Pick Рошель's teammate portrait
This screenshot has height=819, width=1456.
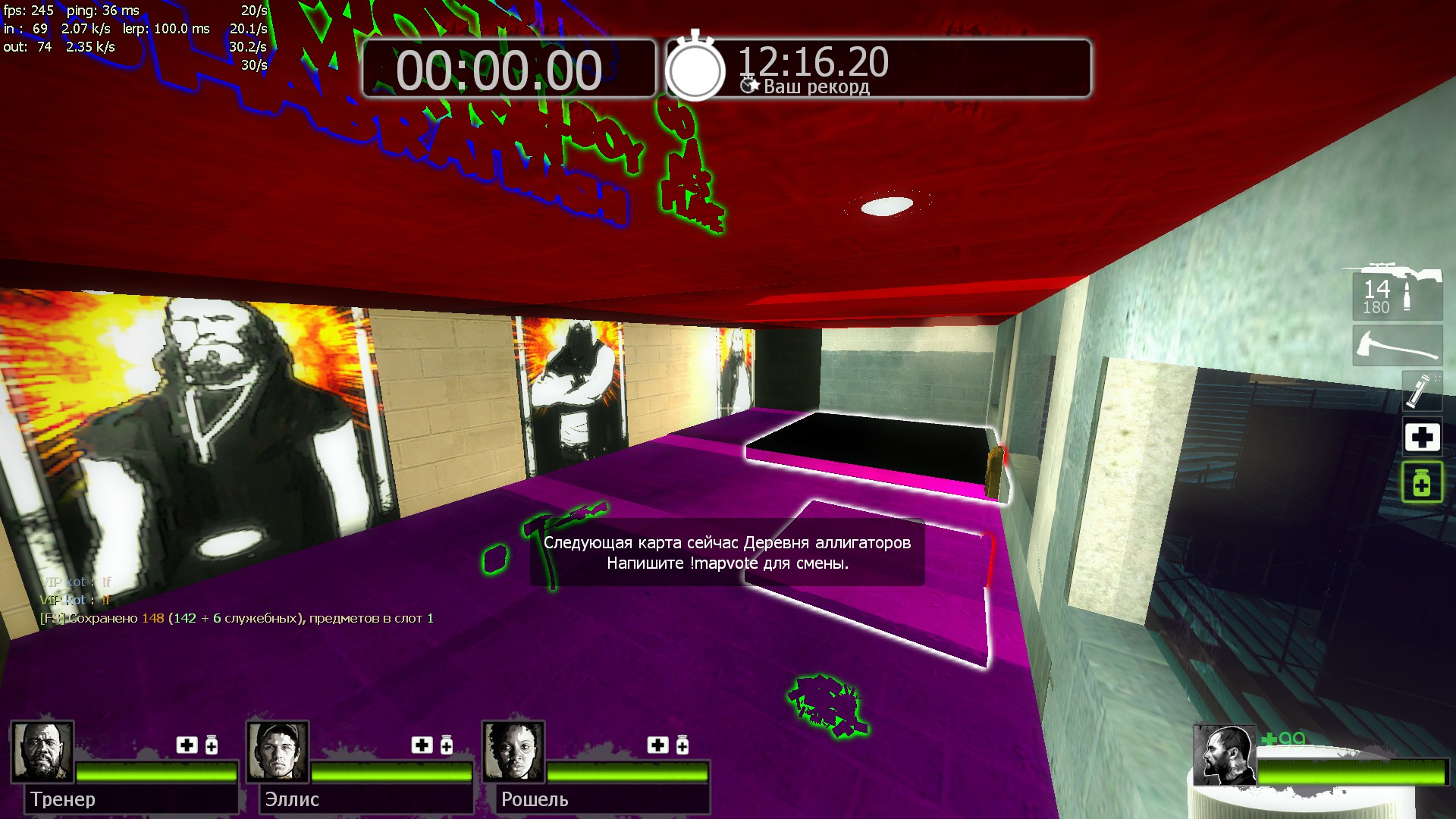[513, 752]
